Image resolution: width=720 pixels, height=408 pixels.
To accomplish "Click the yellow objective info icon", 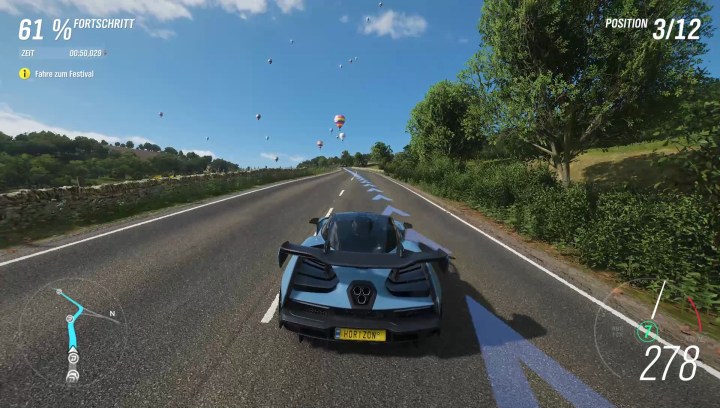I will click(24, 74).
